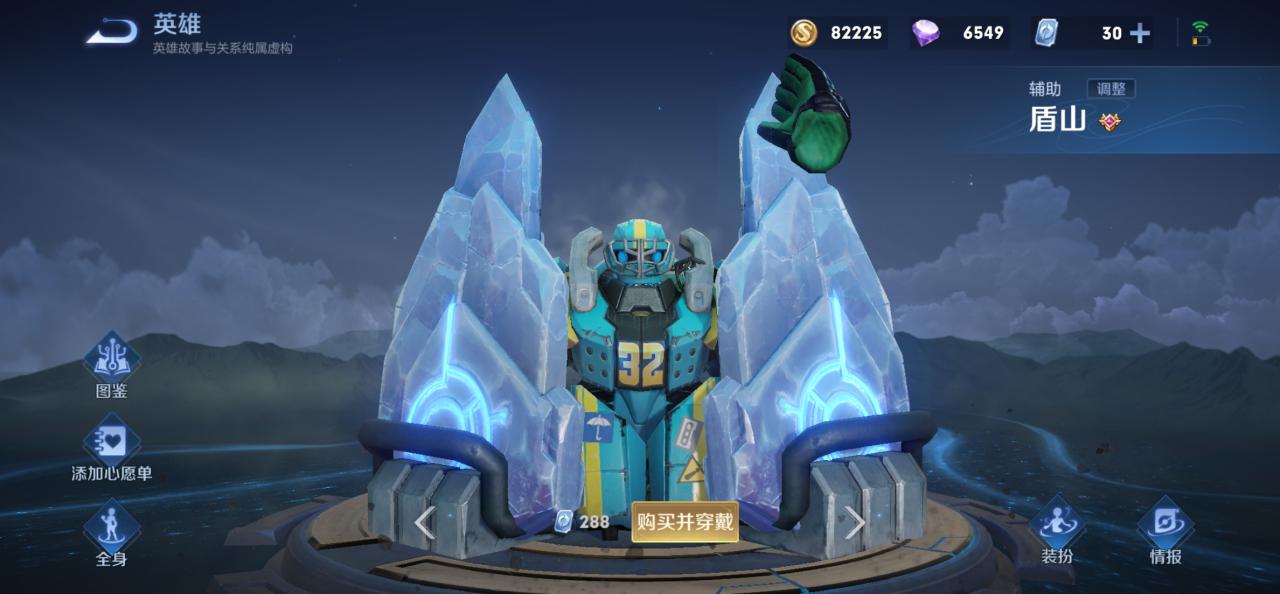Click the 调整 adjust role button
This screenshot has width=1280, height=594.
pos(1111,89)
